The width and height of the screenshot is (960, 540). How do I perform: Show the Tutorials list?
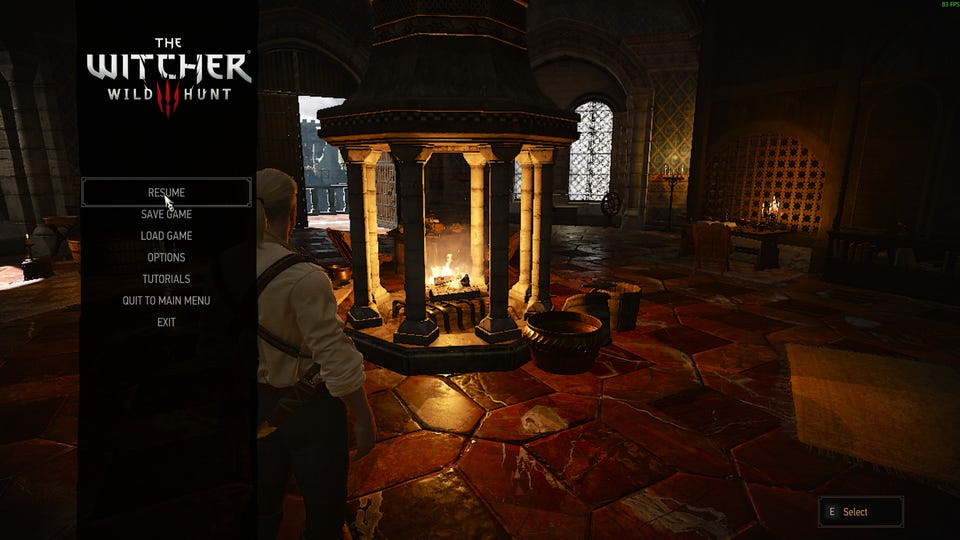pyautogui.click(x=166, y=279)
